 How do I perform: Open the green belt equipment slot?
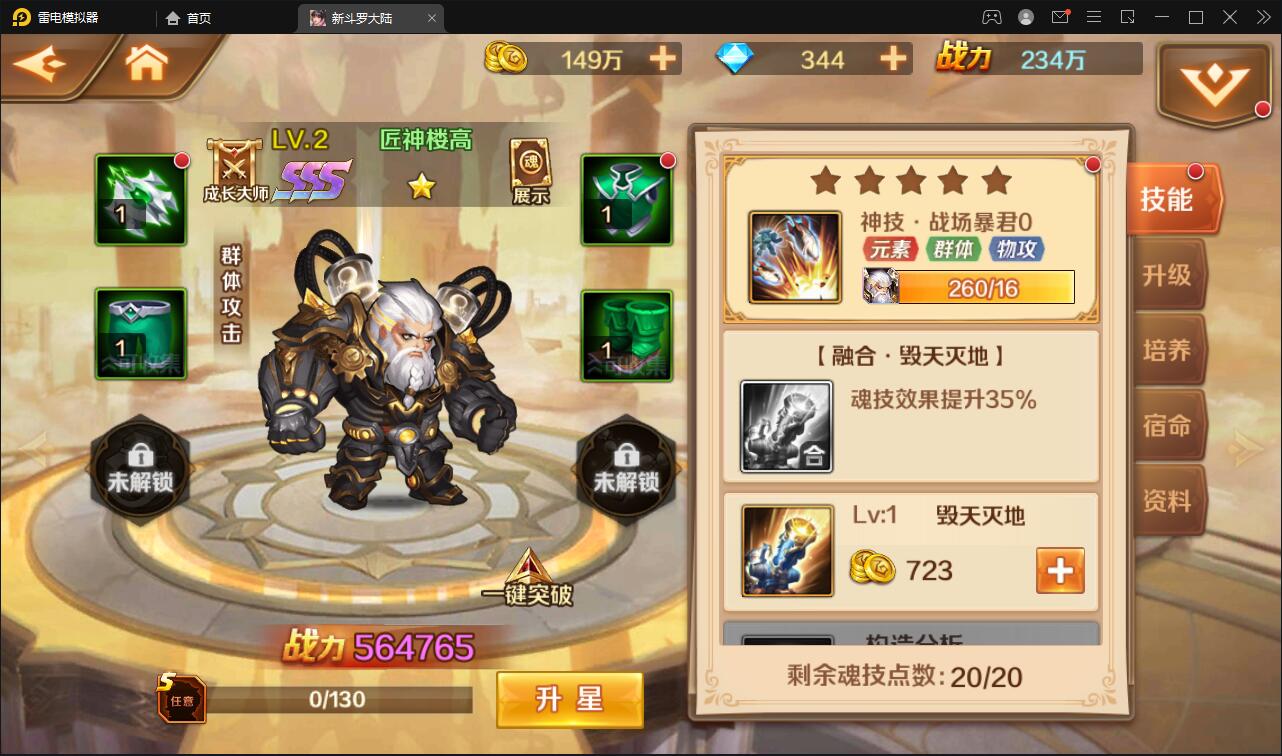[140, 335]
